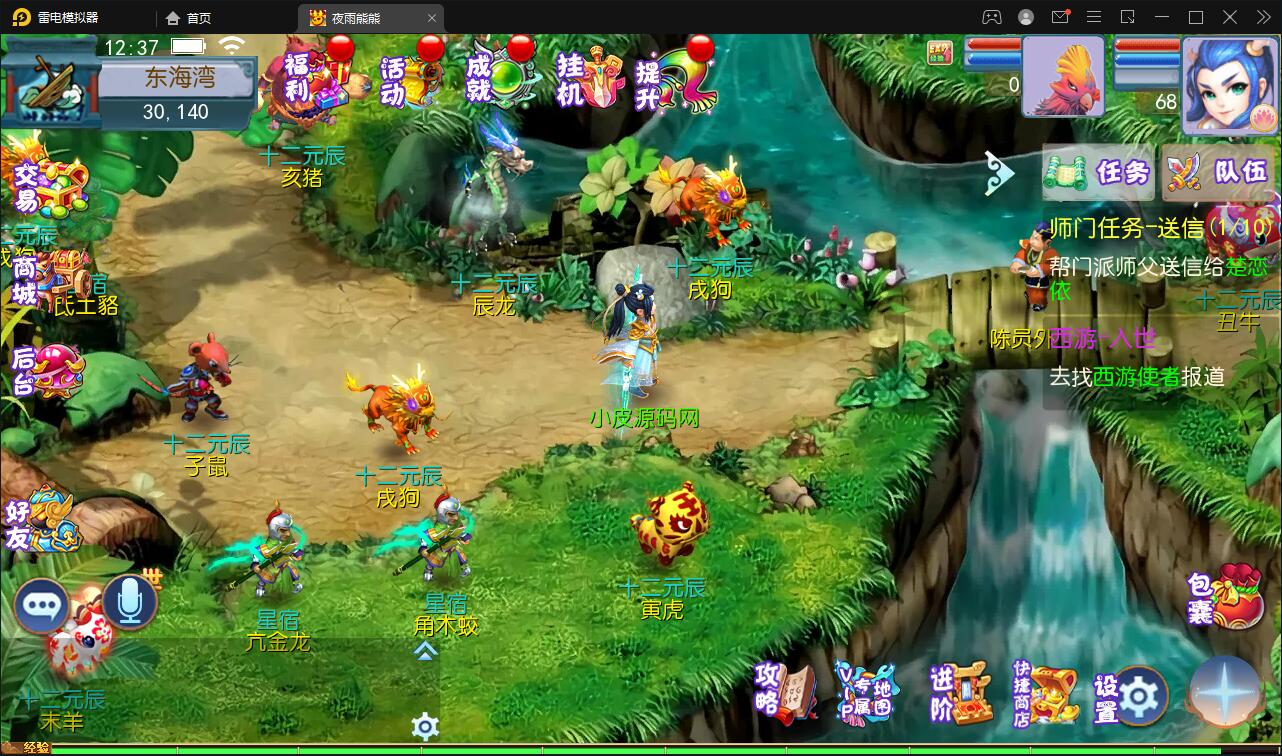
Task: Open the 商城 shop icon
Action: click(45, 279)
